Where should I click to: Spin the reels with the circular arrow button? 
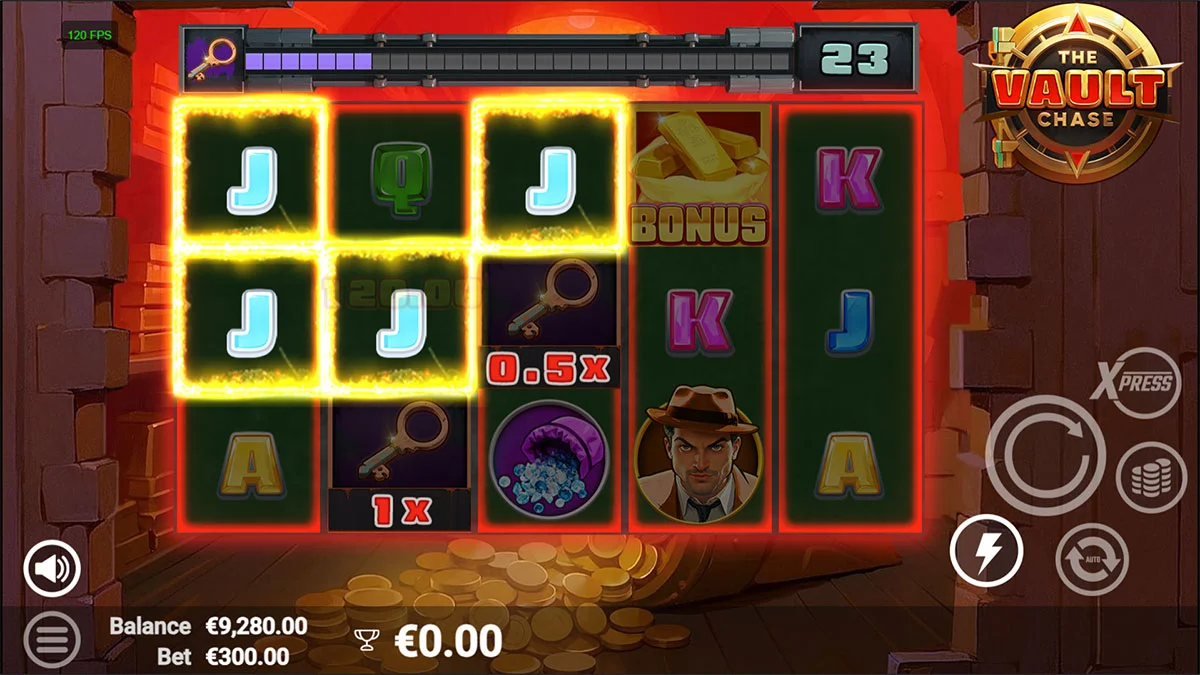tap(1045, 456)
